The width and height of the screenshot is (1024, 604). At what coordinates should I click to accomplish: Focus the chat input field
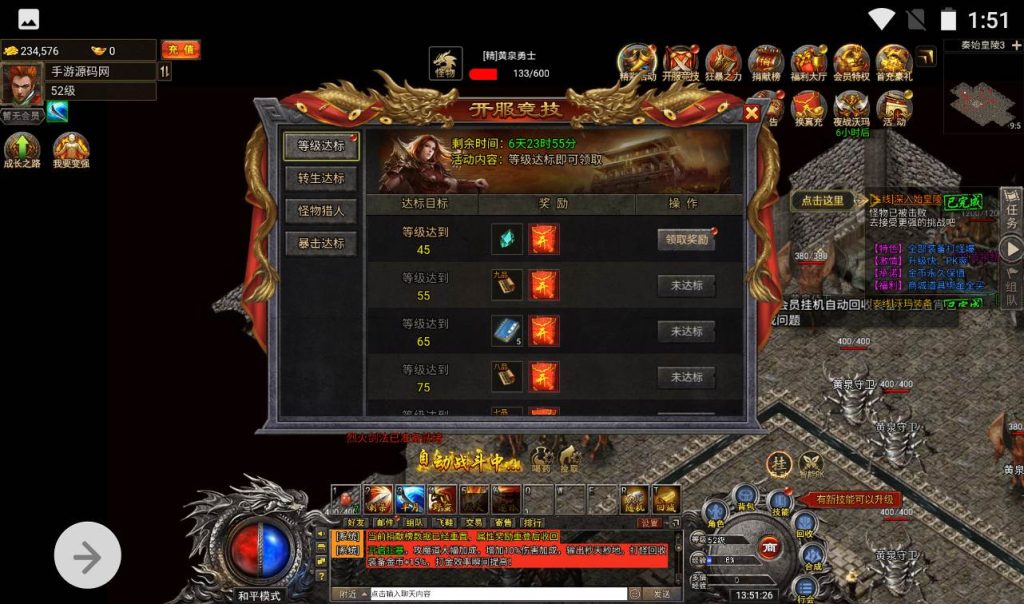coord(495,593)
